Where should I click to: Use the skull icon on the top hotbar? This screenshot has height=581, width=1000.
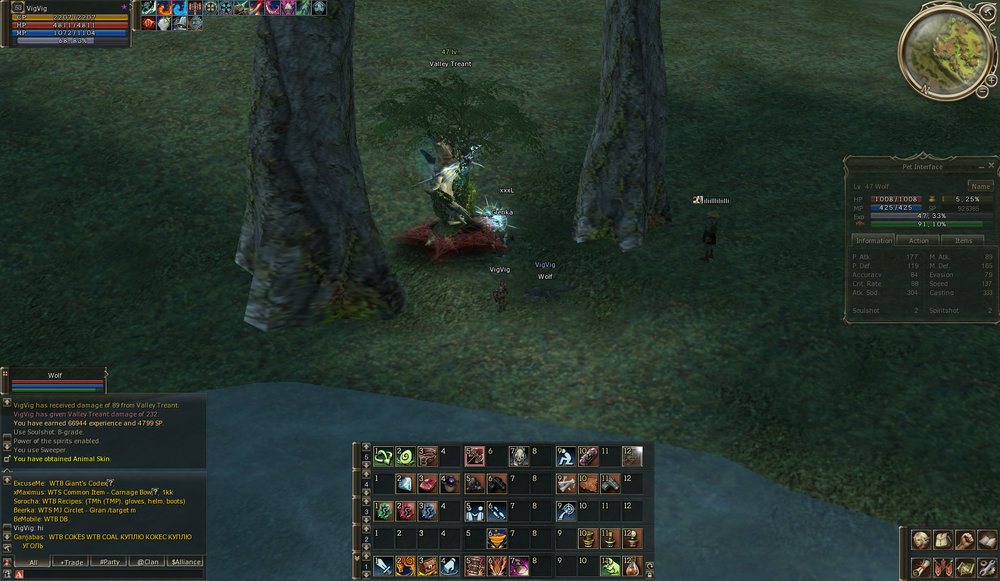519,457
